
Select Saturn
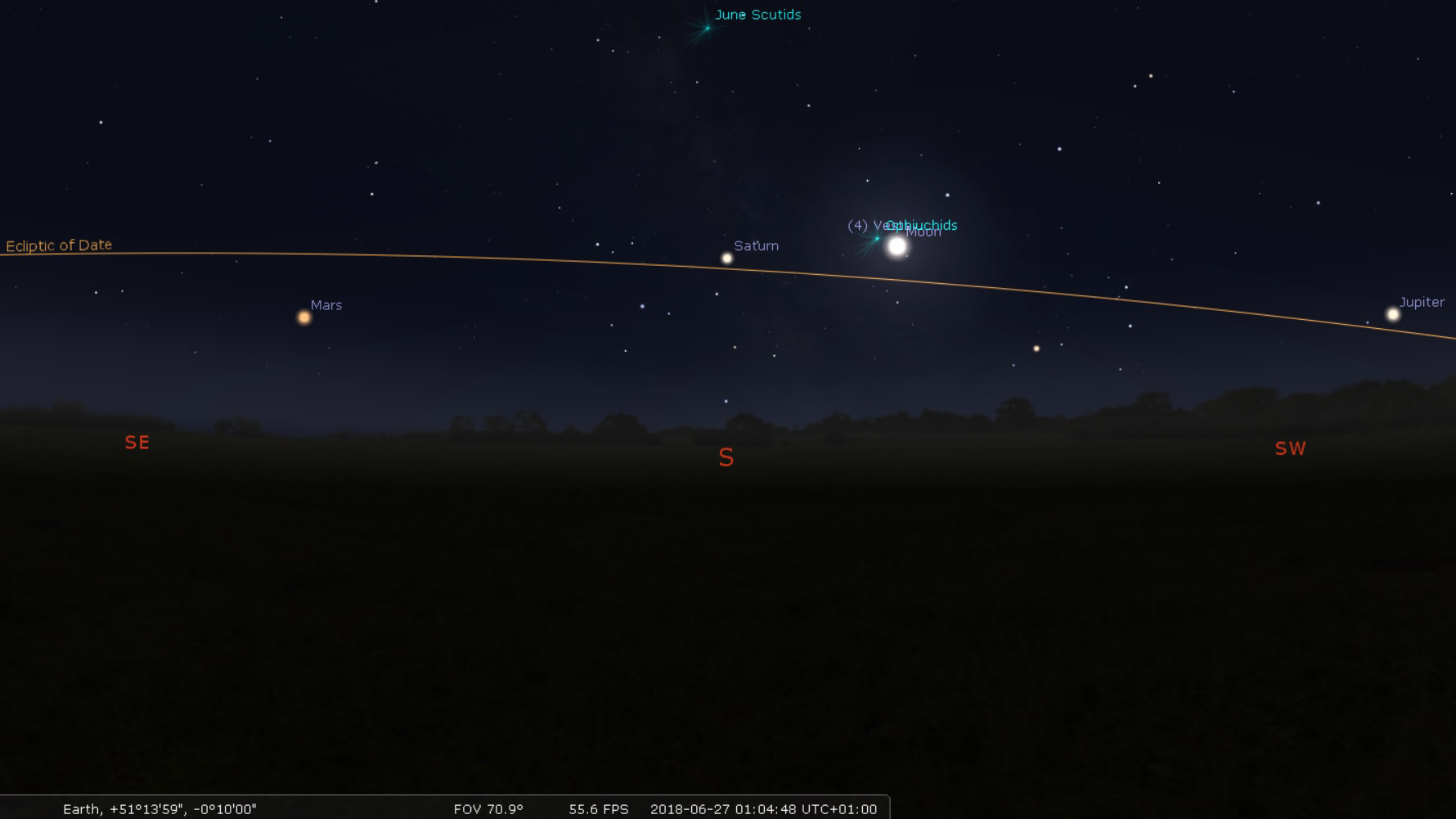coord(726,258)
